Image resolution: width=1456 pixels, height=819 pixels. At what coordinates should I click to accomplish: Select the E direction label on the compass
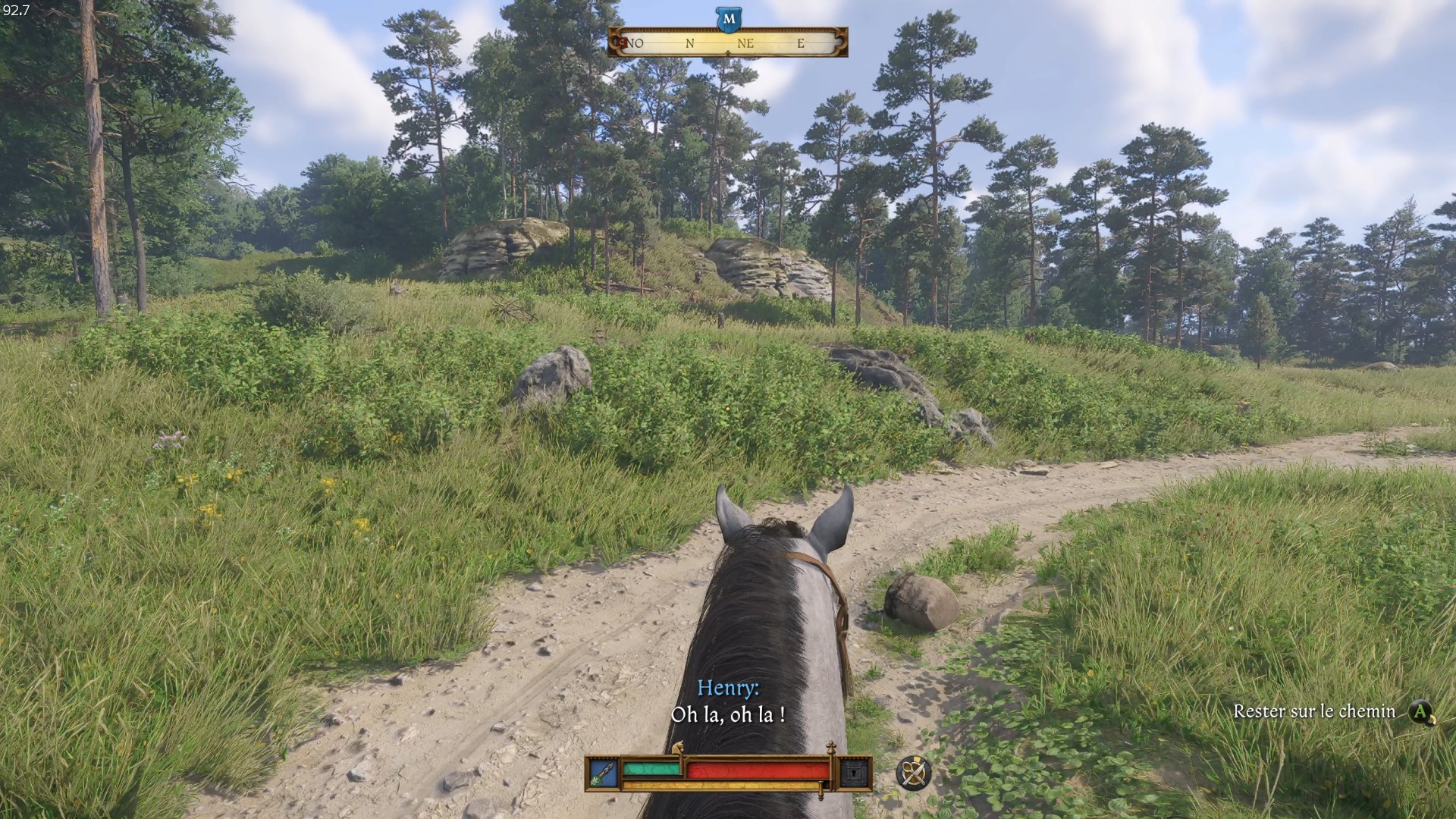pyautogui.click(x=801, y=43)
